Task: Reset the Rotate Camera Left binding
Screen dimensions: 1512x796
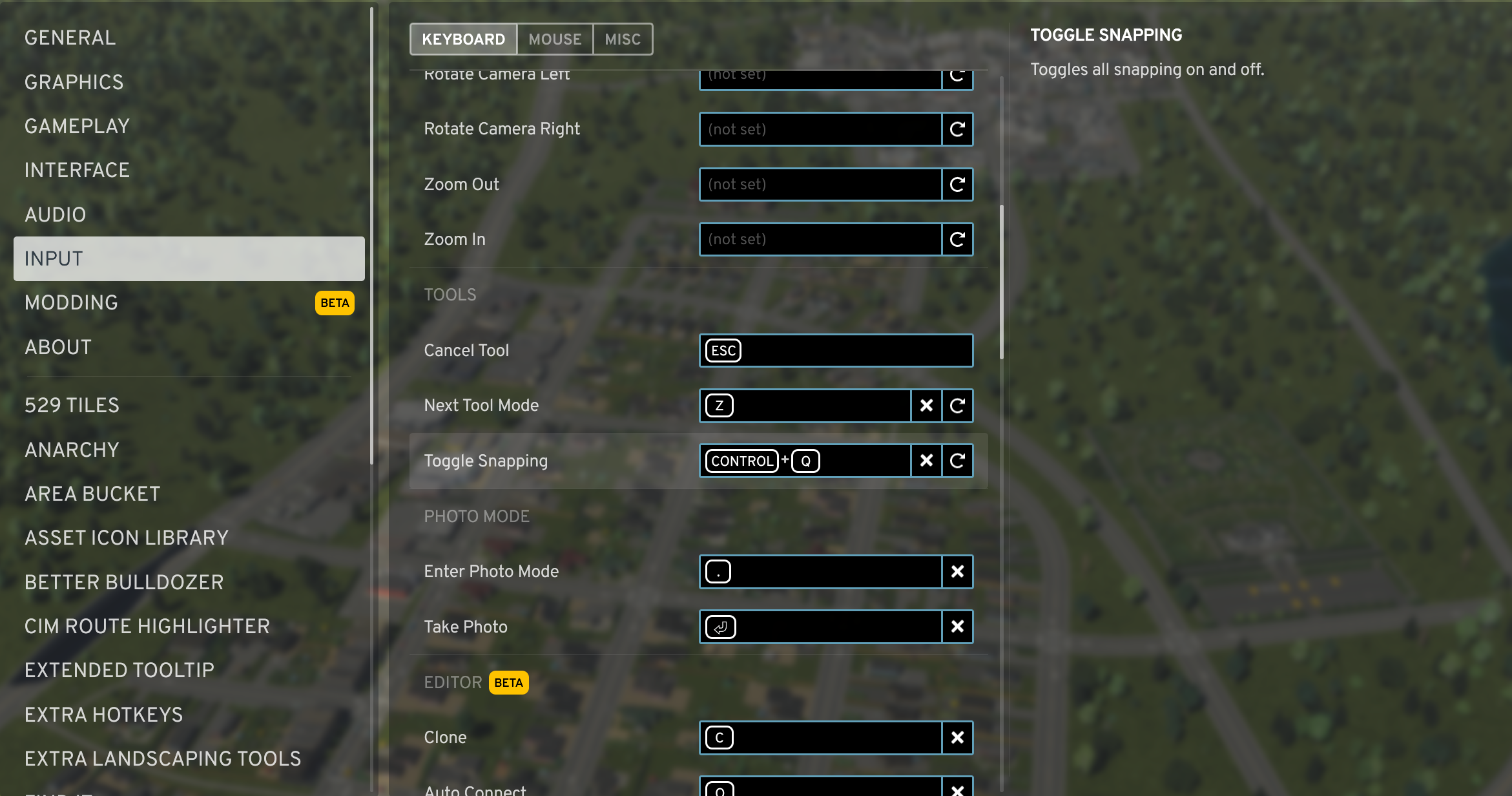Action: coord(958,78)
